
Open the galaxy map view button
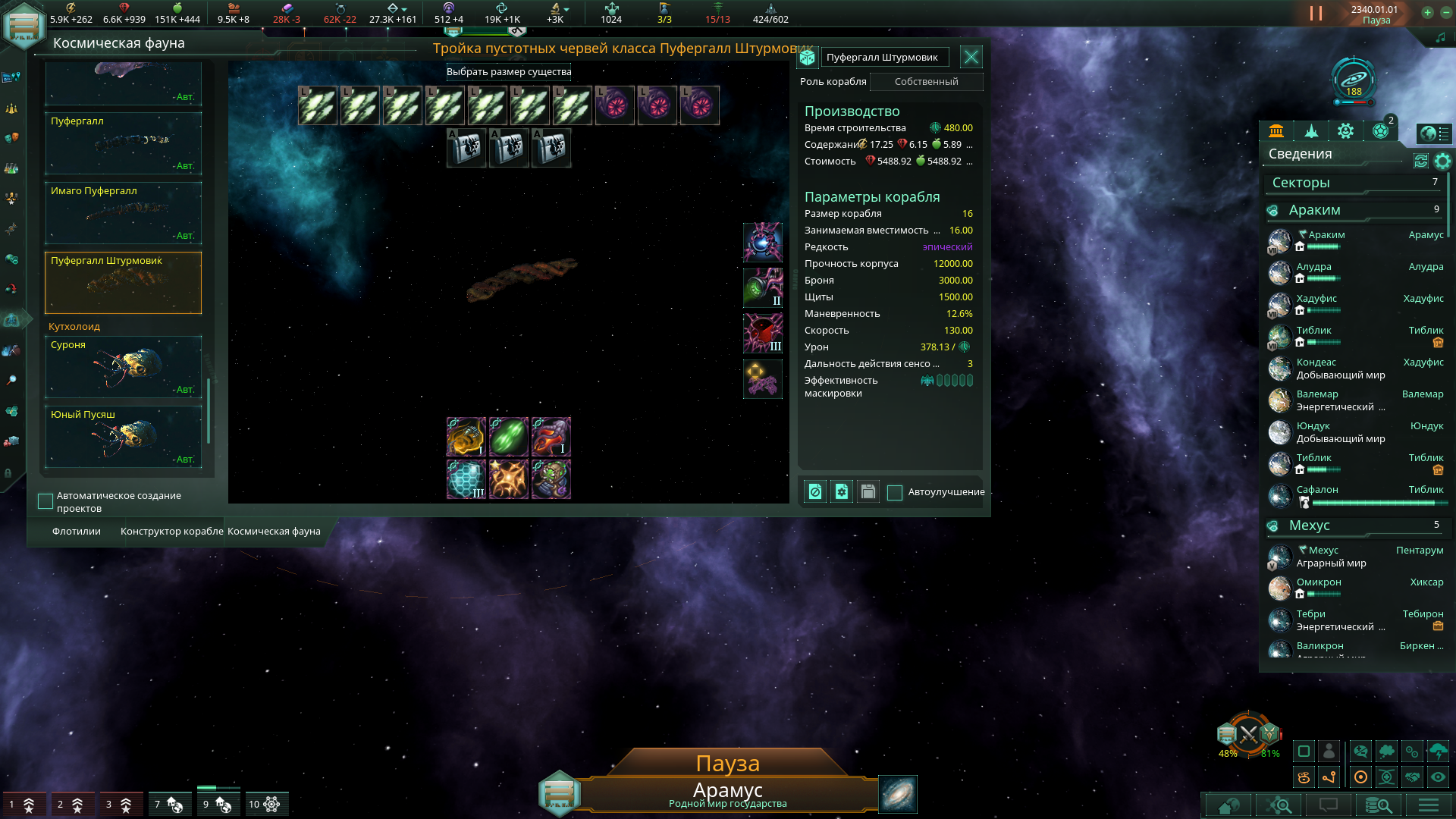point(898,794)
